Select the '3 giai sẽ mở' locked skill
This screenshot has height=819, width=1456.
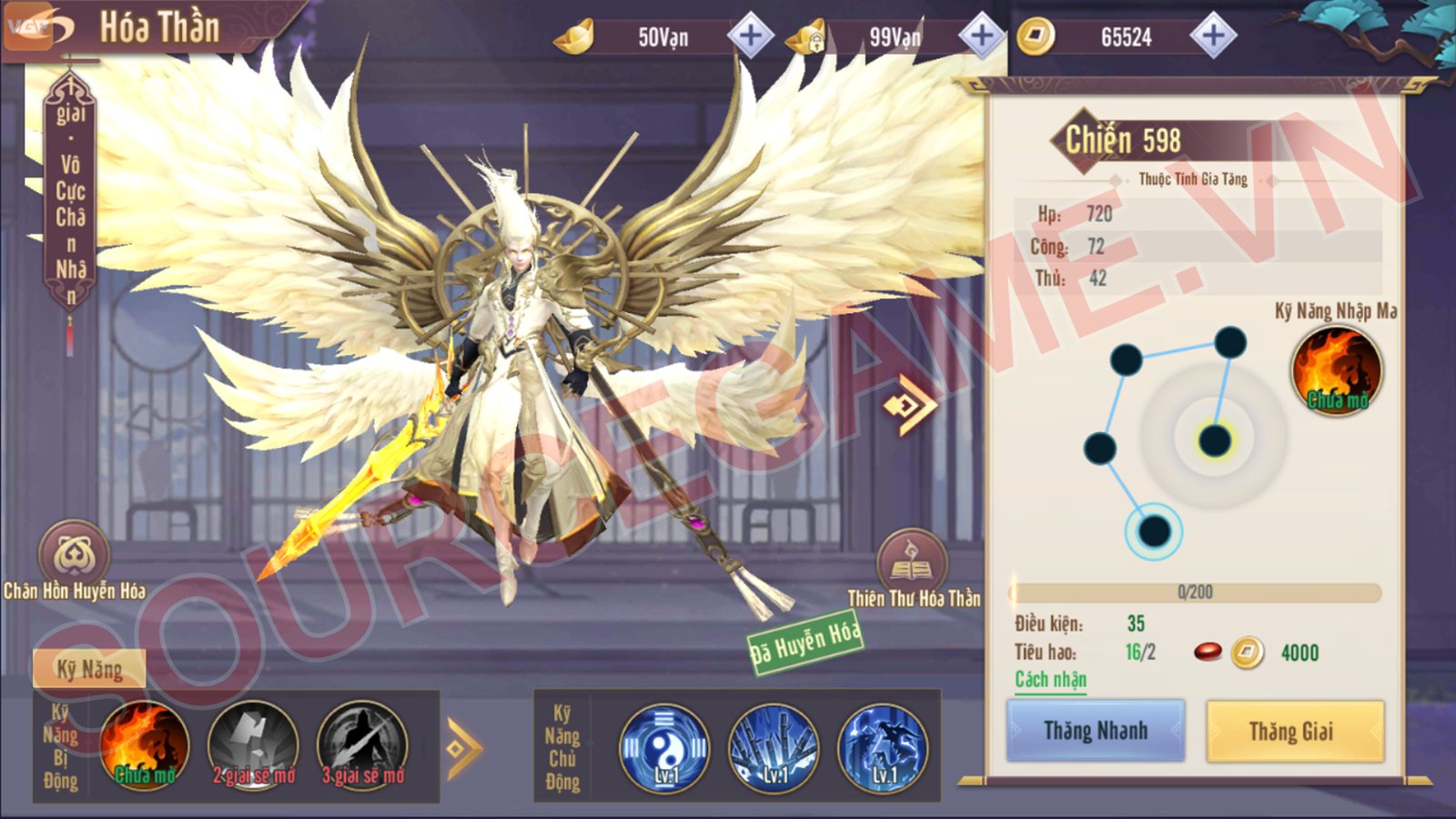click(362, 746)
